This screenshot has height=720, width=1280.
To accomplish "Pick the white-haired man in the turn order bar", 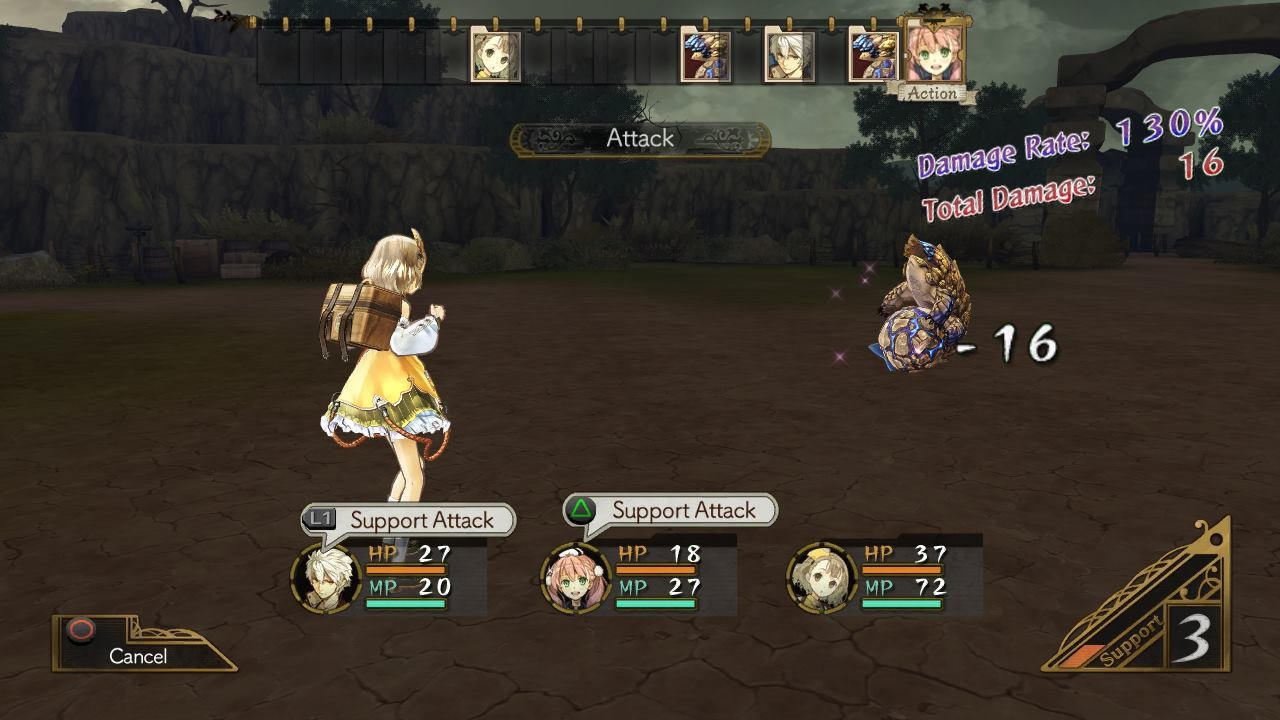I will (x=789, y=57).
